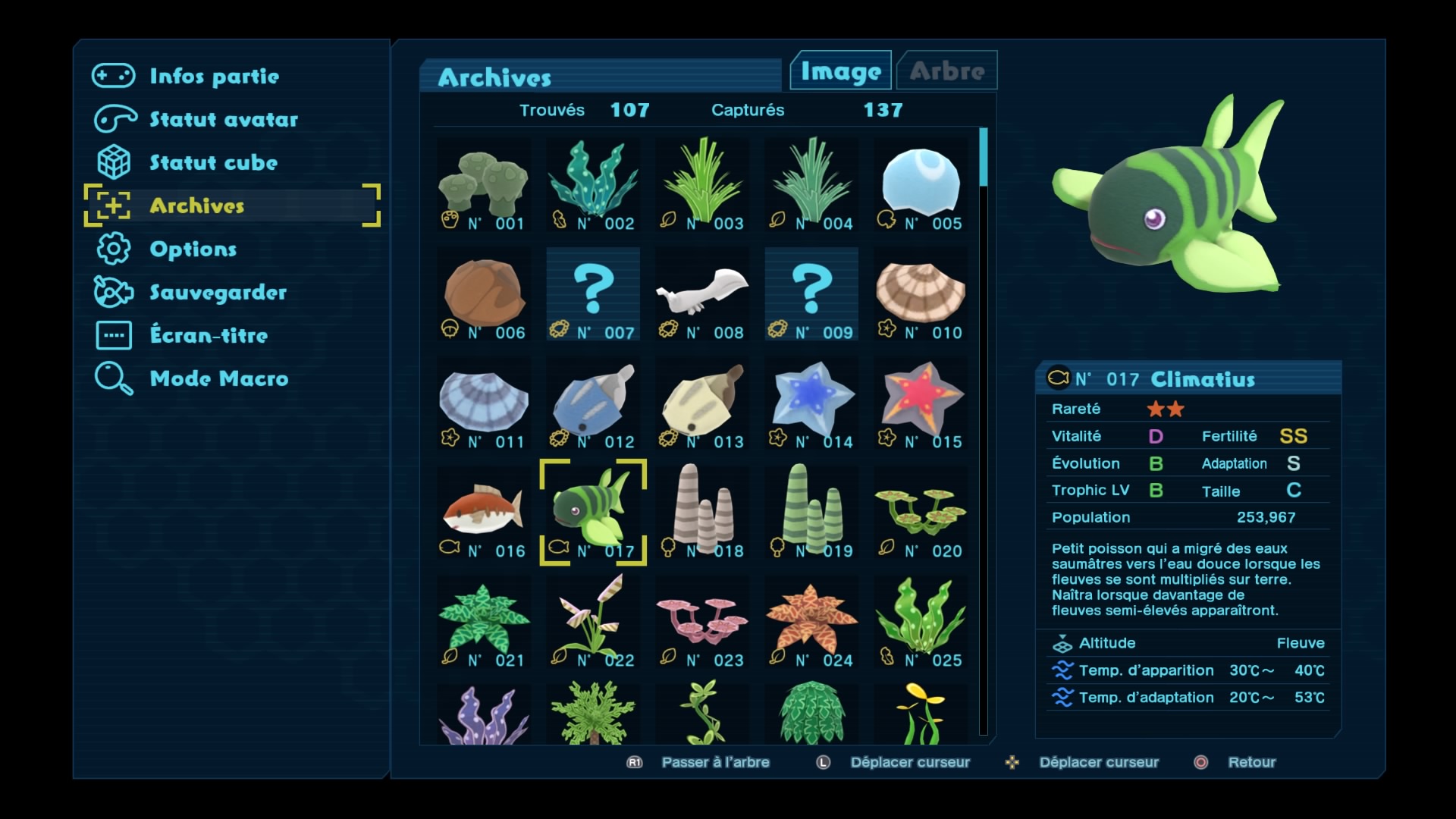Switch to the Arbre tab

[x=946, y=70]
